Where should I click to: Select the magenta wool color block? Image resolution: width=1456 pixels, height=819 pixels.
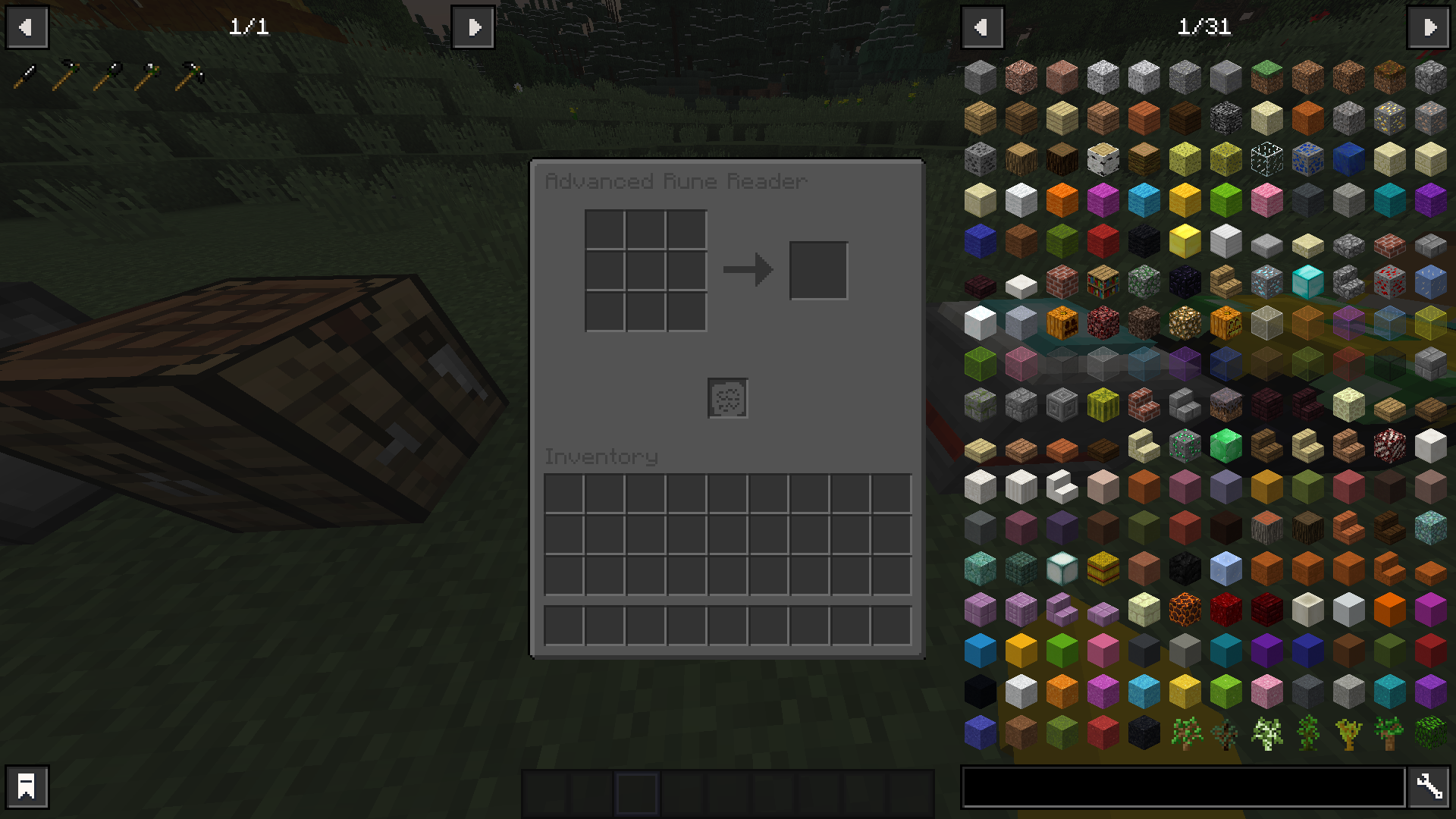pyautogui.click(x=1102, y=200)
